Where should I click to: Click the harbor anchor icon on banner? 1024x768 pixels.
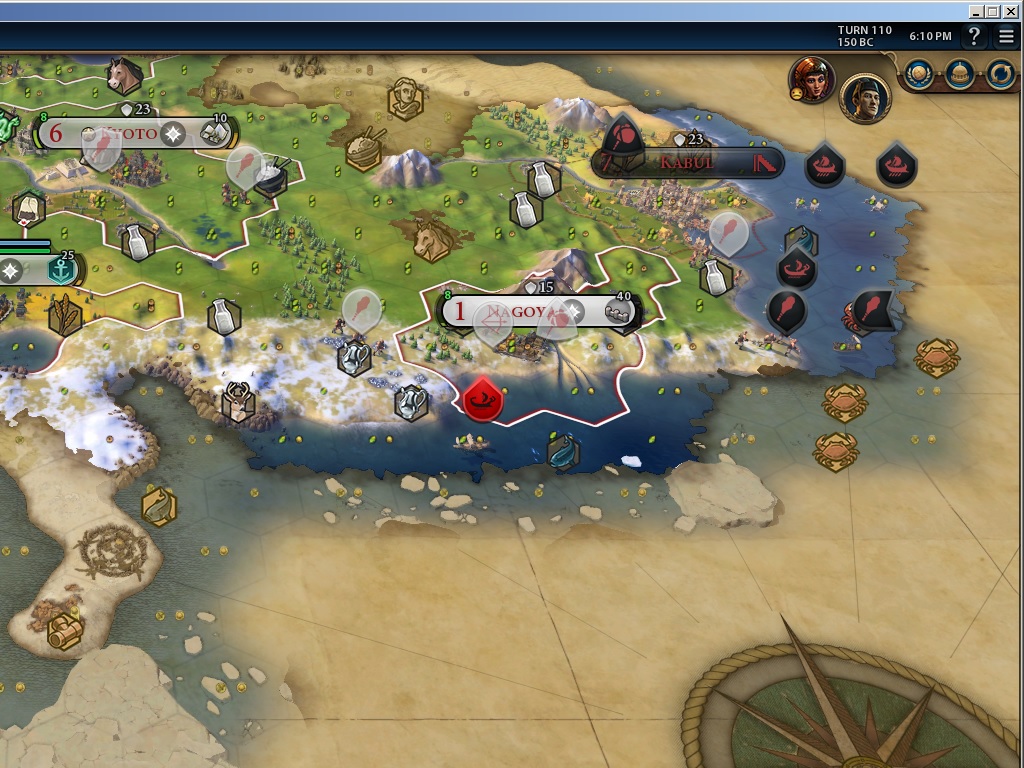click(x=62, y=270)
